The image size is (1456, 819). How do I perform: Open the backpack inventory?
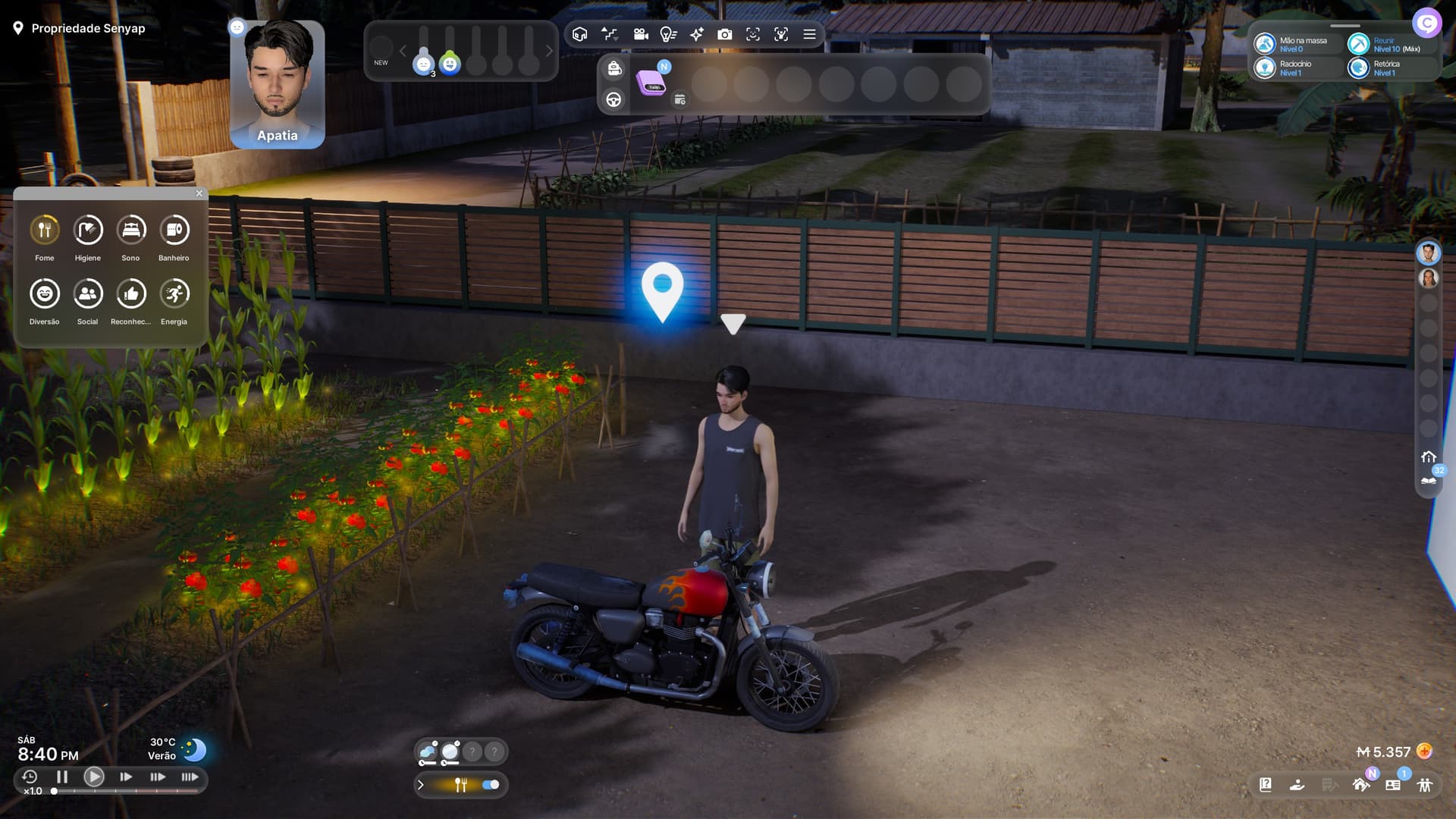[x=614, y=69]
